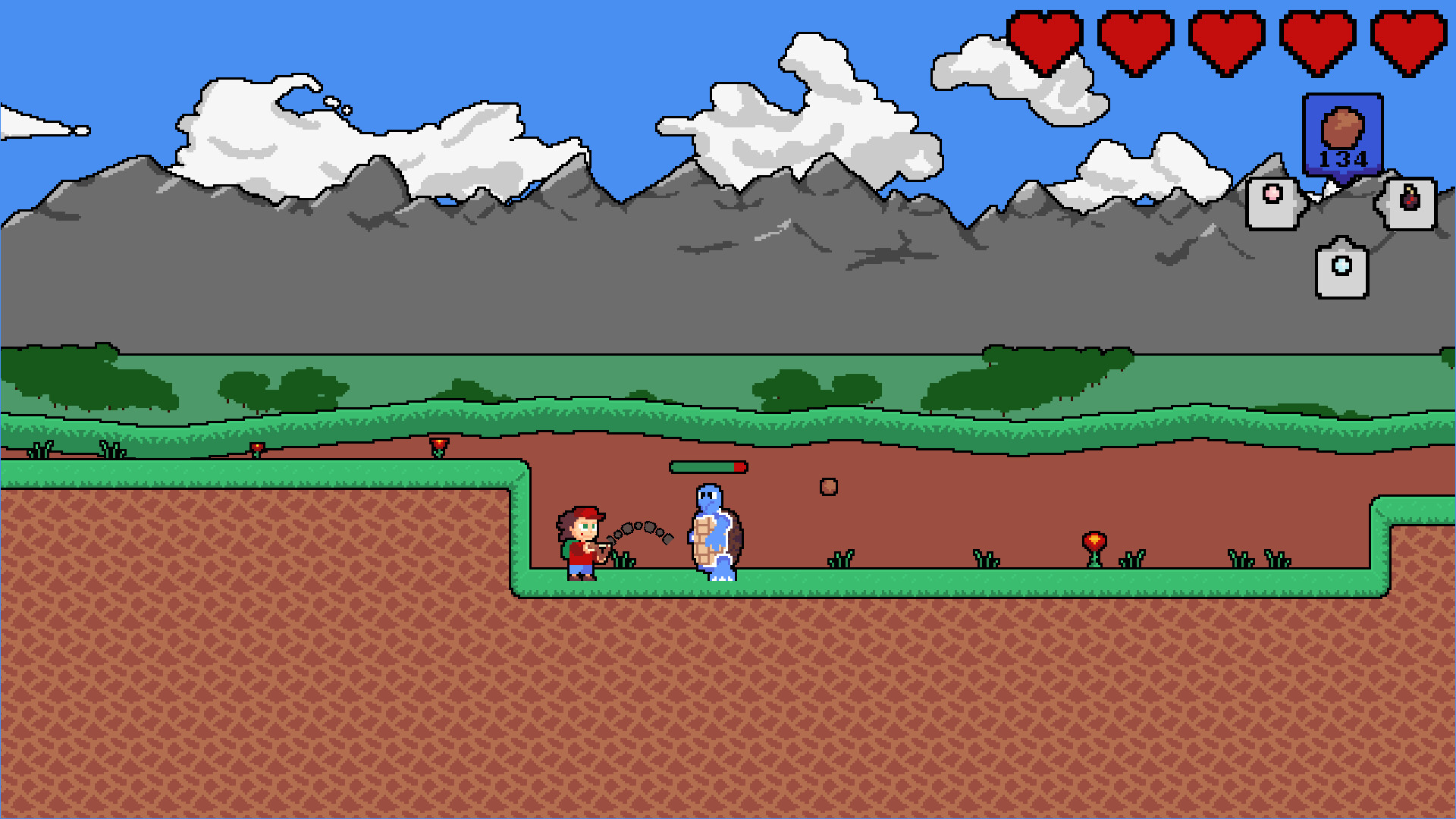Click the floating brown block near the turtle

pos(829,488)
